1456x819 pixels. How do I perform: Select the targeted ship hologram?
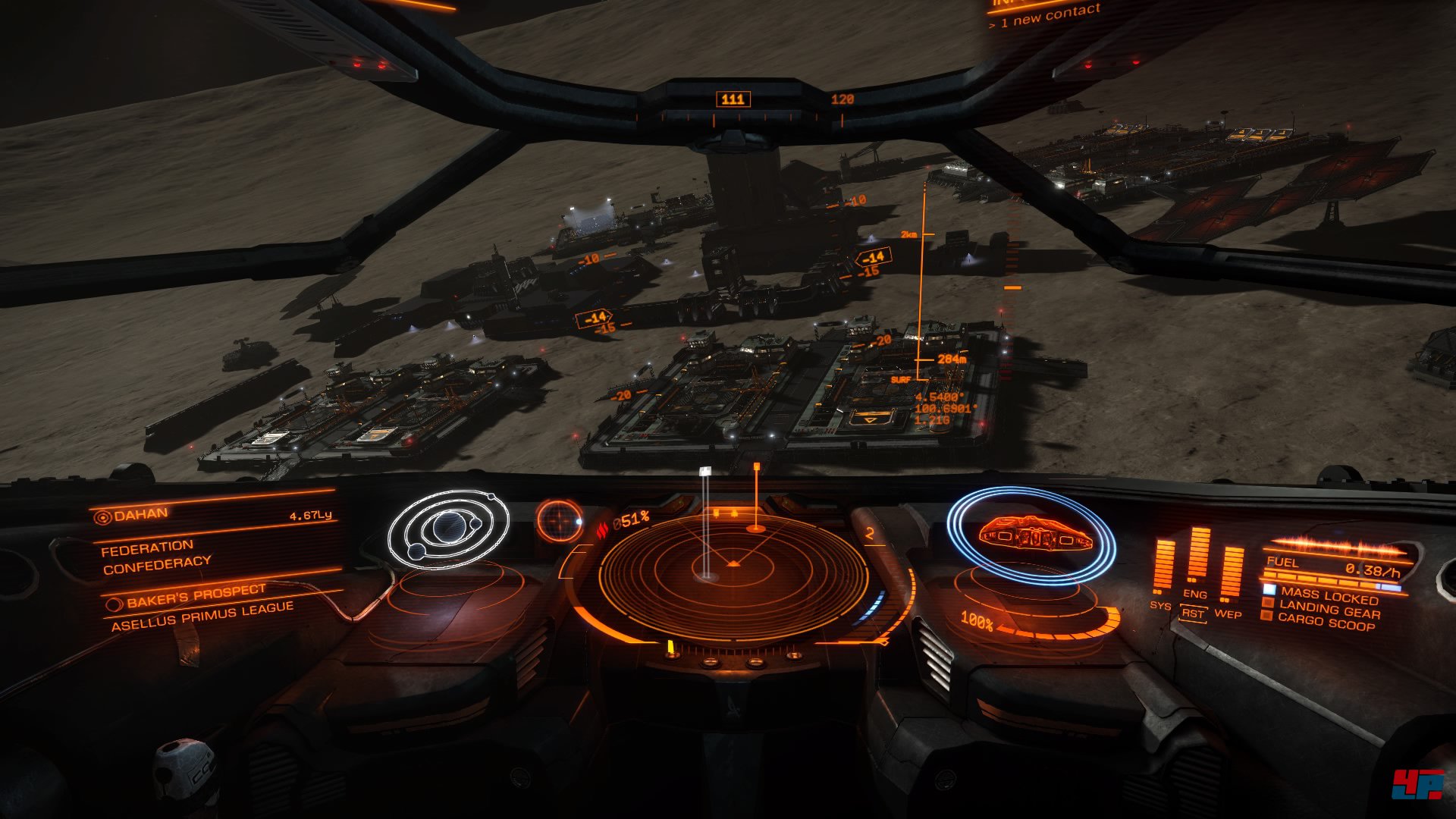(x=1032, y=534)
